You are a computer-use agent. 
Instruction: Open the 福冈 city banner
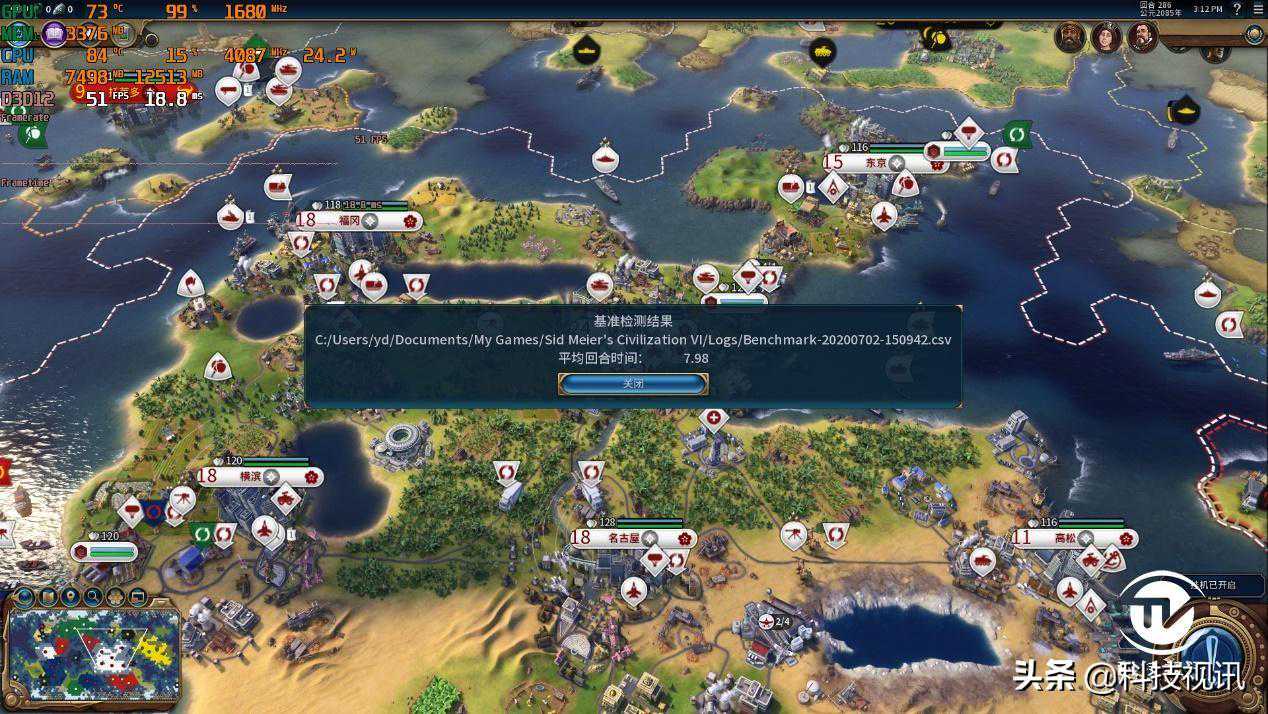[x=349, y=220]
